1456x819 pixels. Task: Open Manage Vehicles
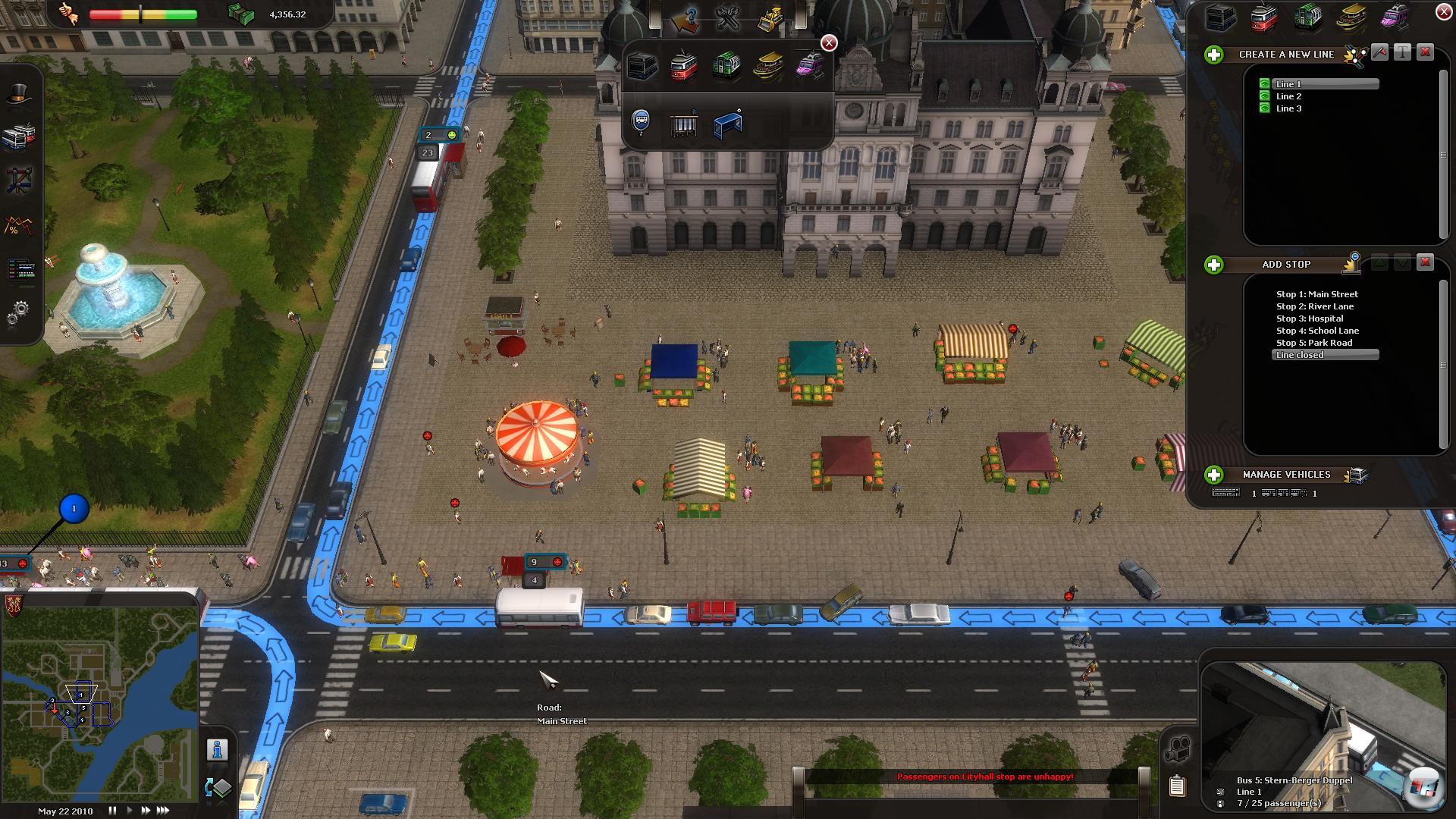[1214, 475]
